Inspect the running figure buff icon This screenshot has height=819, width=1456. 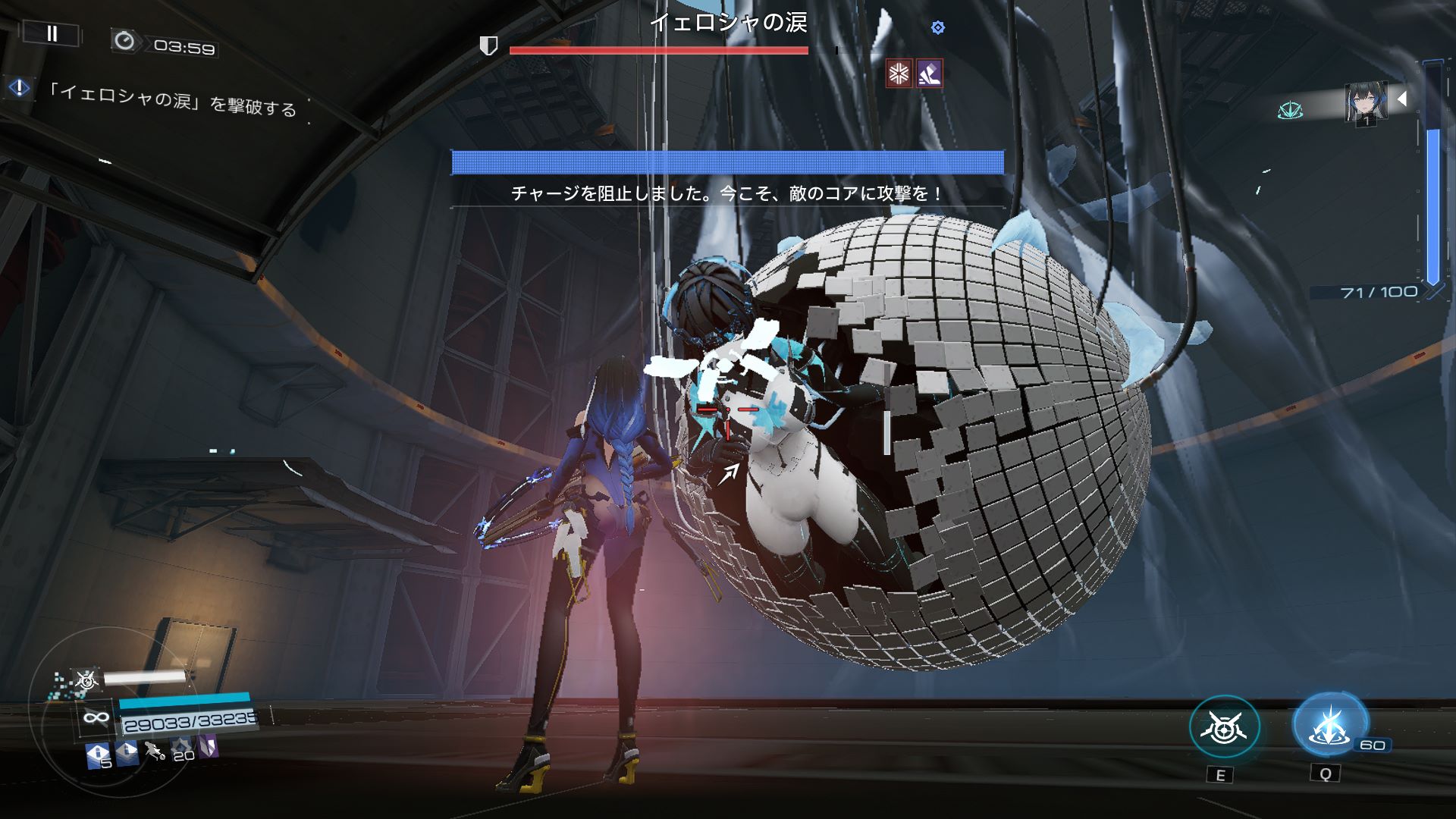[x=154, y=752]
